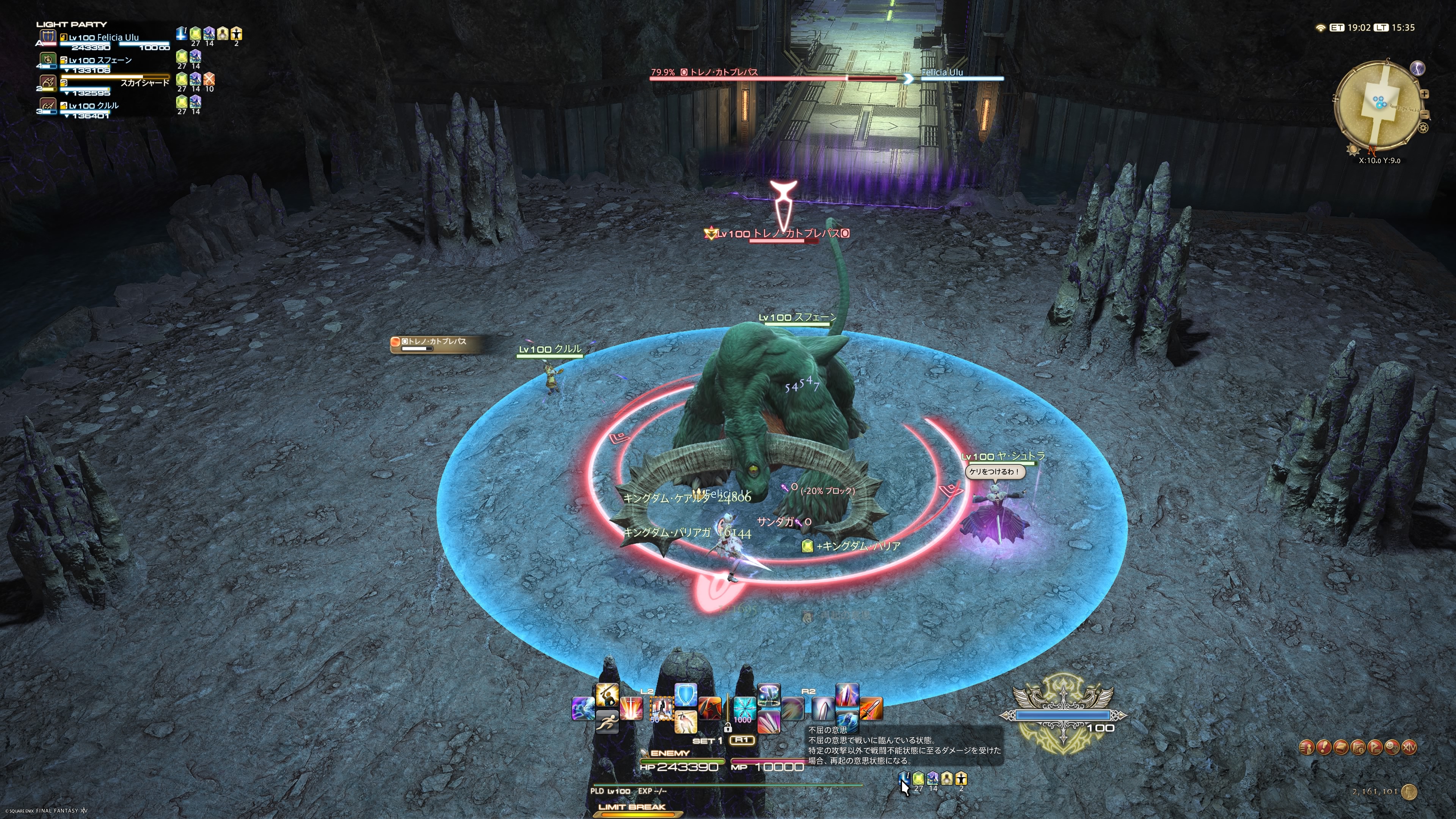Open the book-shaped Logs menu
The width and height of the screenshot is (1456, 819).
(x=1341, y=747)
